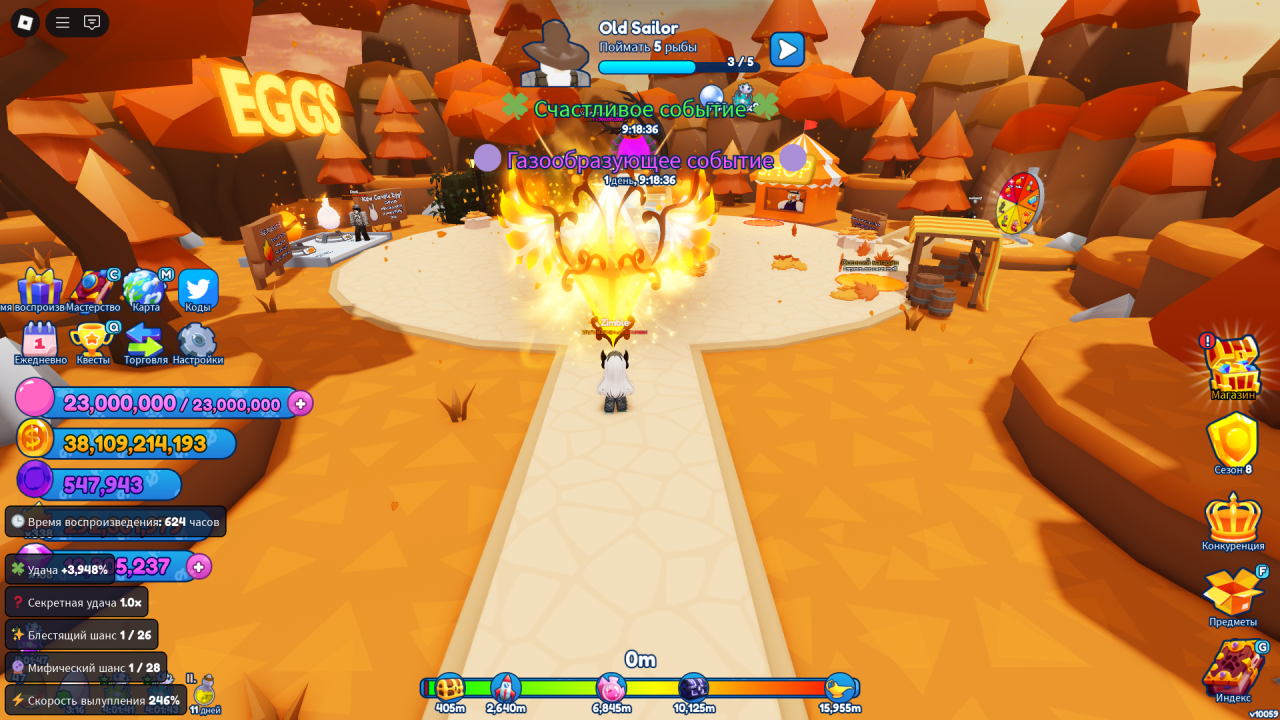Open the Индекс pet index book
This screenshot has width=1280, height=720.
click(x=1232, y=668)
